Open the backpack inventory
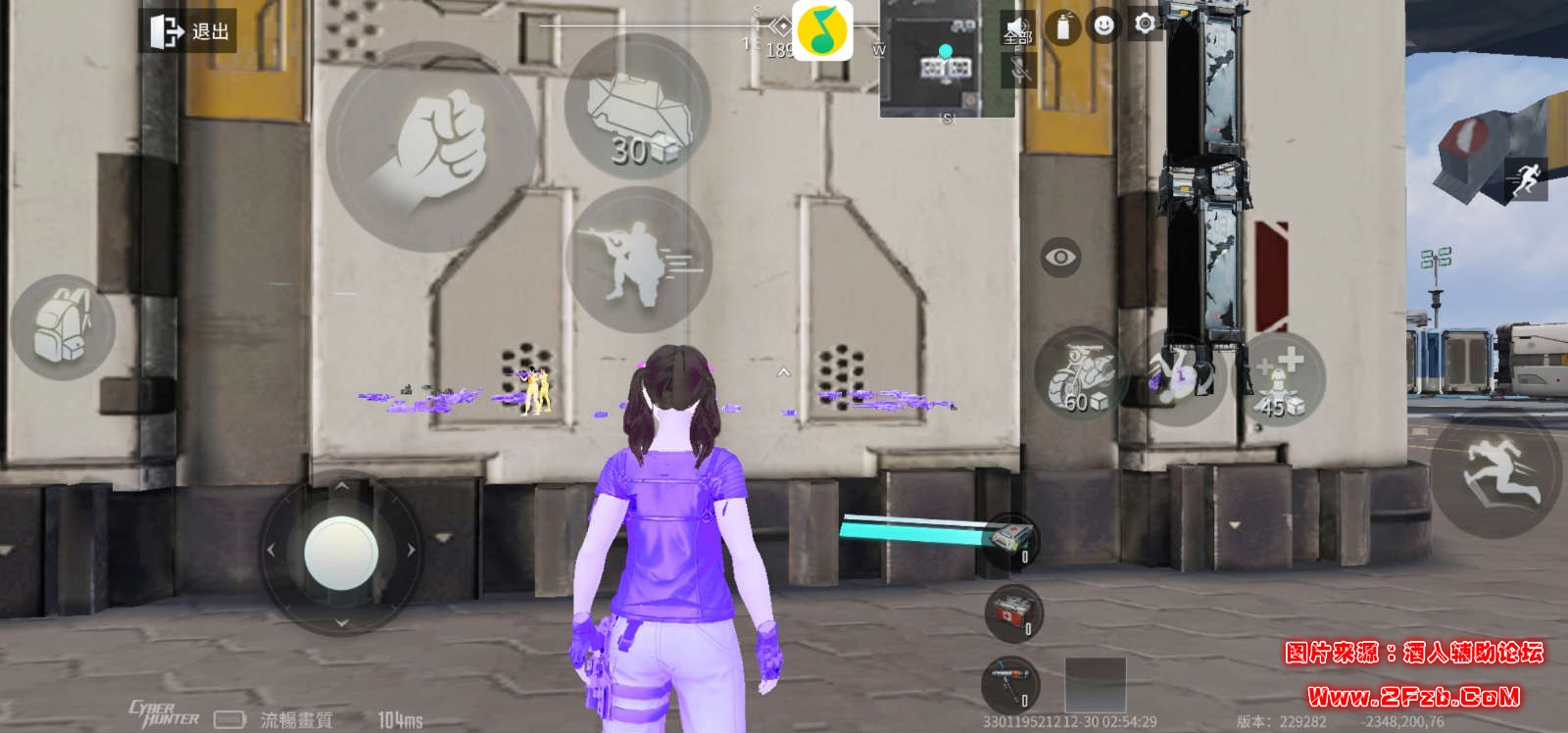The height and width of the screenshot is (733, 1568). click(x=62, y=327)
